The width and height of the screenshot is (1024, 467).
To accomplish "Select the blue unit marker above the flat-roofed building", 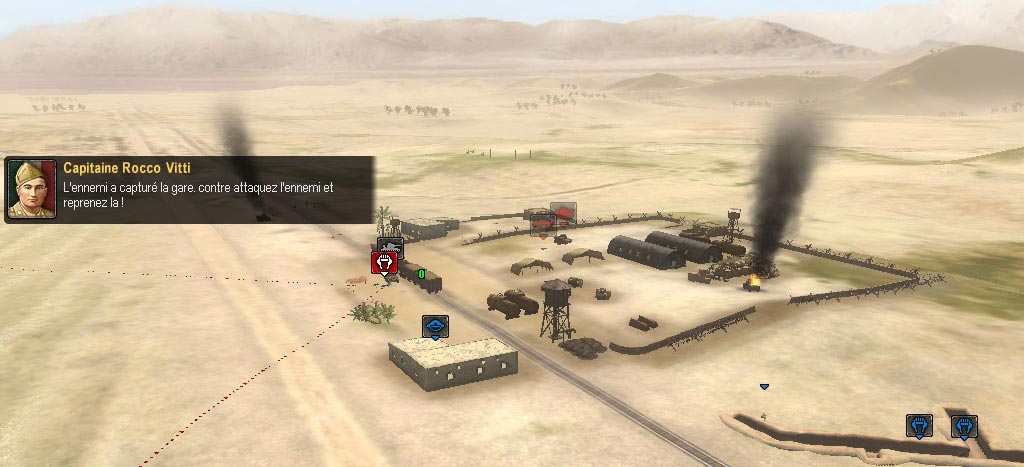I will click(435, 326).
